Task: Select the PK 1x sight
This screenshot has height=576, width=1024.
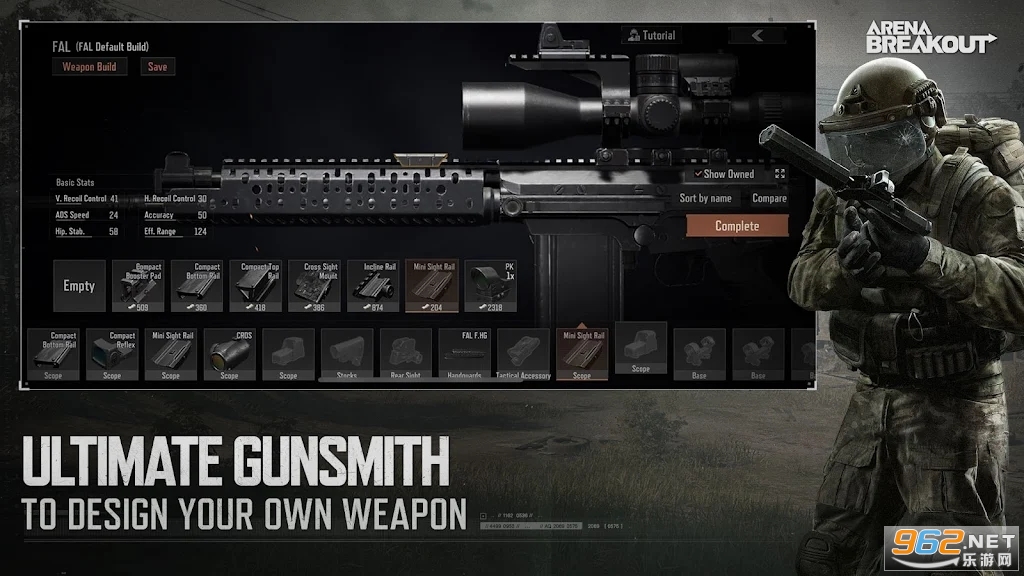Action: tap(492, 286)
